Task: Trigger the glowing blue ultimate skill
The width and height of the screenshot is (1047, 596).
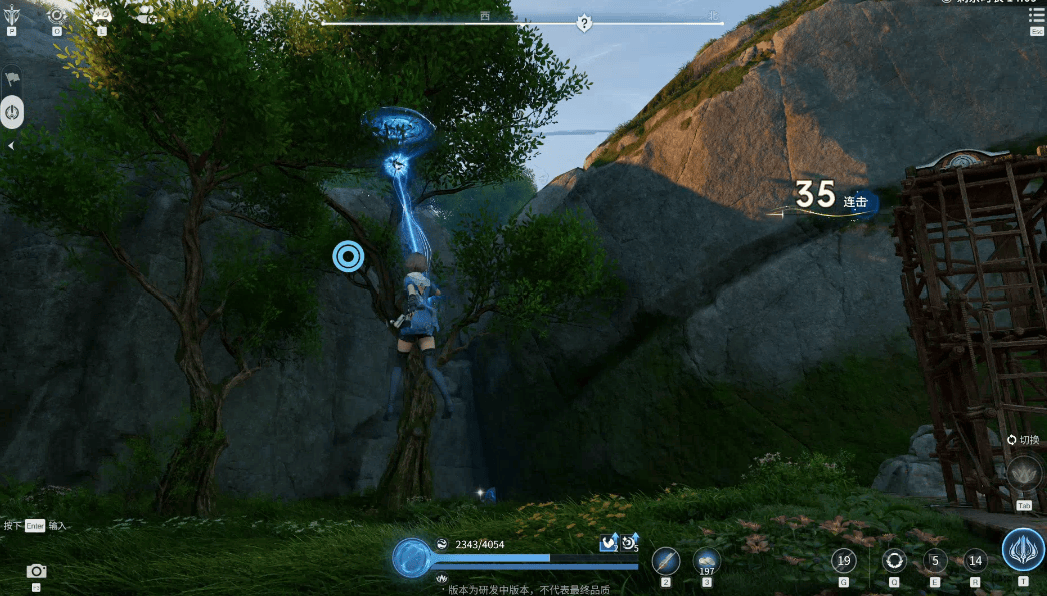Action: [1023, 550]
